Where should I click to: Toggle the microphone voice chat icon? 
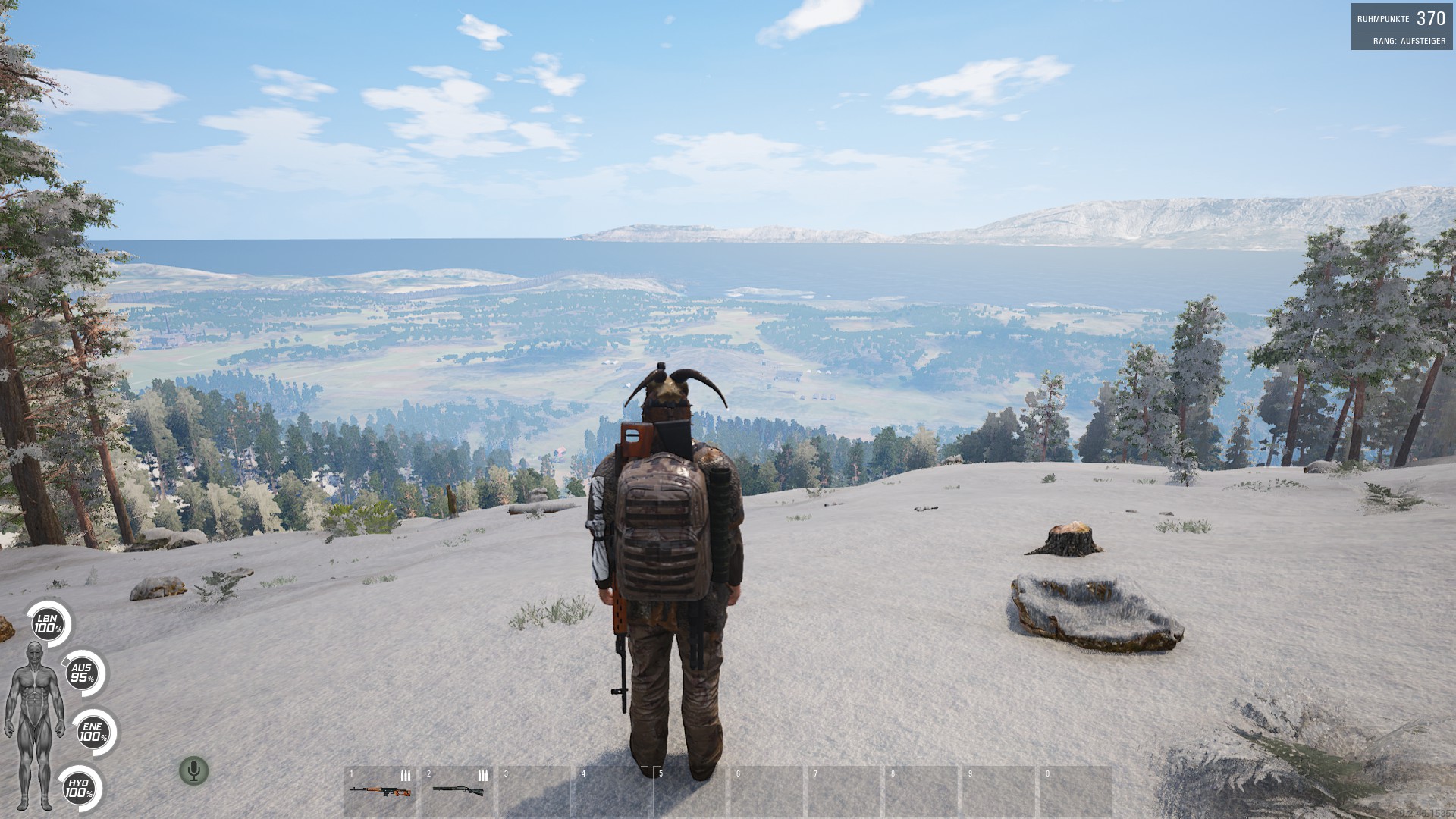[193, 770]
